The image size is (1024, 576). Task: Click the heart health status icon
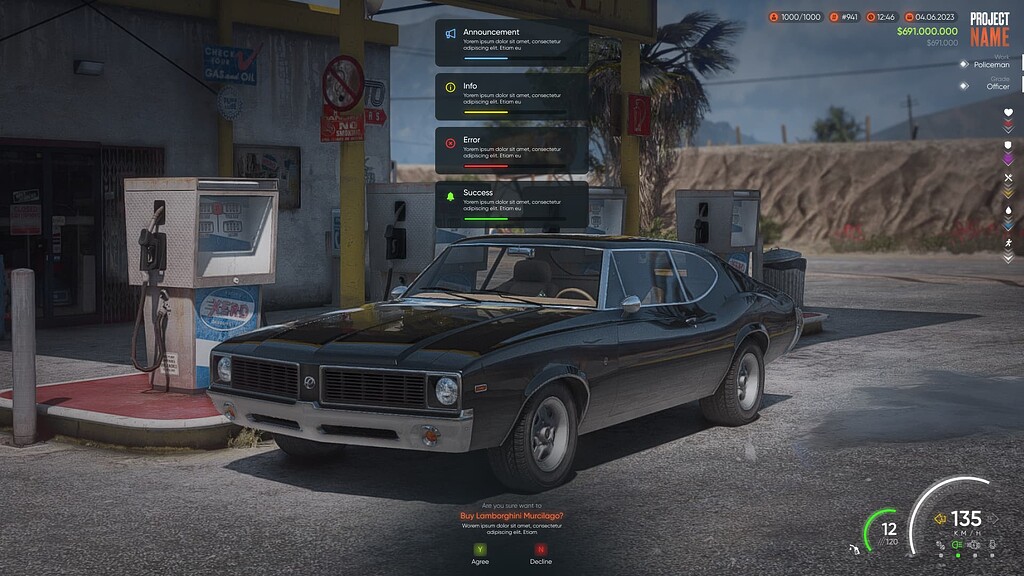1008,113
